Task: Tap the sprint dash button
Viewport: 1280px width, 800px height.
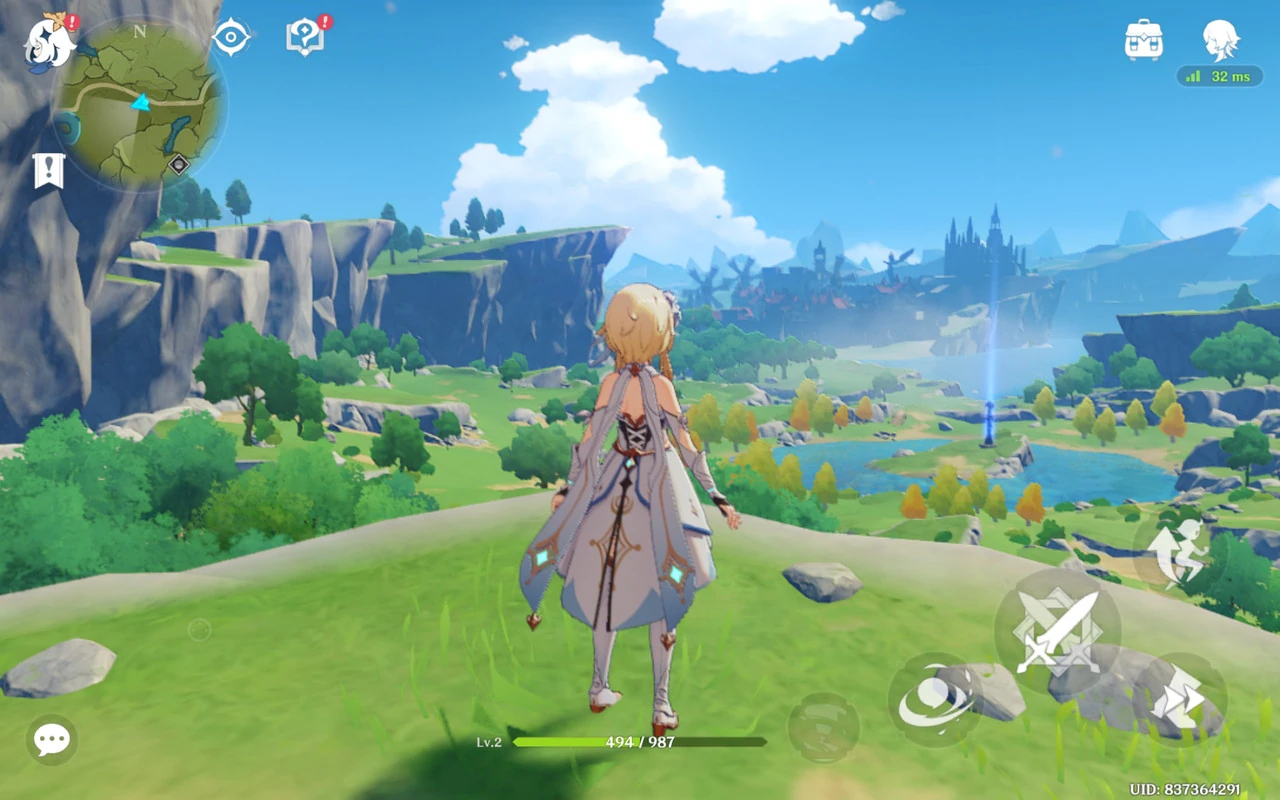Action: point(1180,700)
